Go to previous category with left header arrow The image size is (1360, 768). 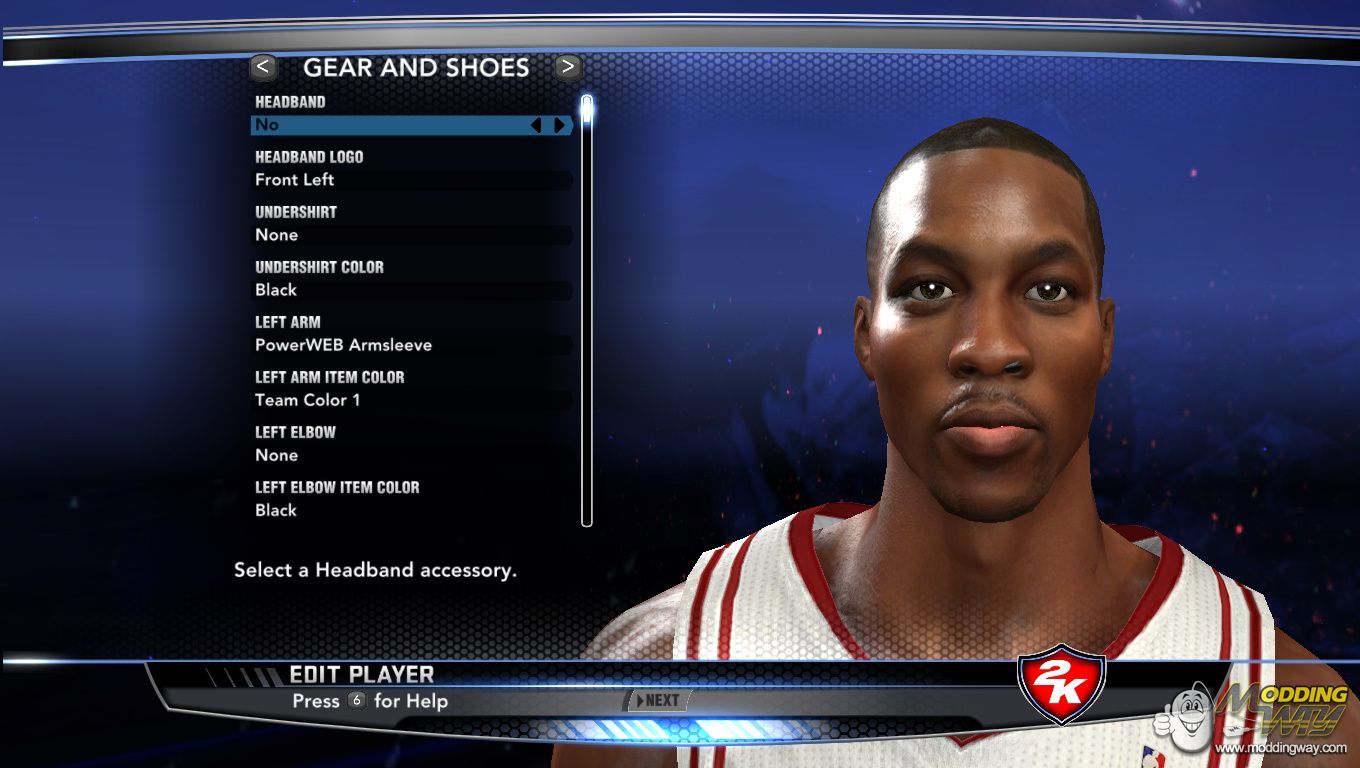pyautogui.click(x=263, y=67)
